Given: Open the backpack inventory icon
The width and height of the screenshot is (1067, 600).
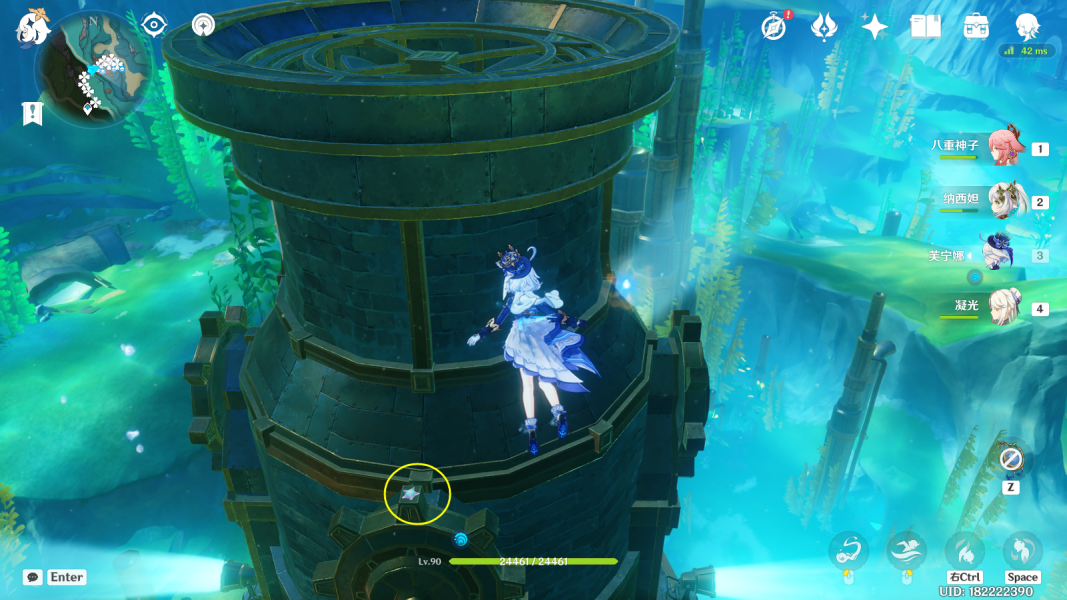Looking at the screenshot, I should pyautogui.click(x=976, y=27).
